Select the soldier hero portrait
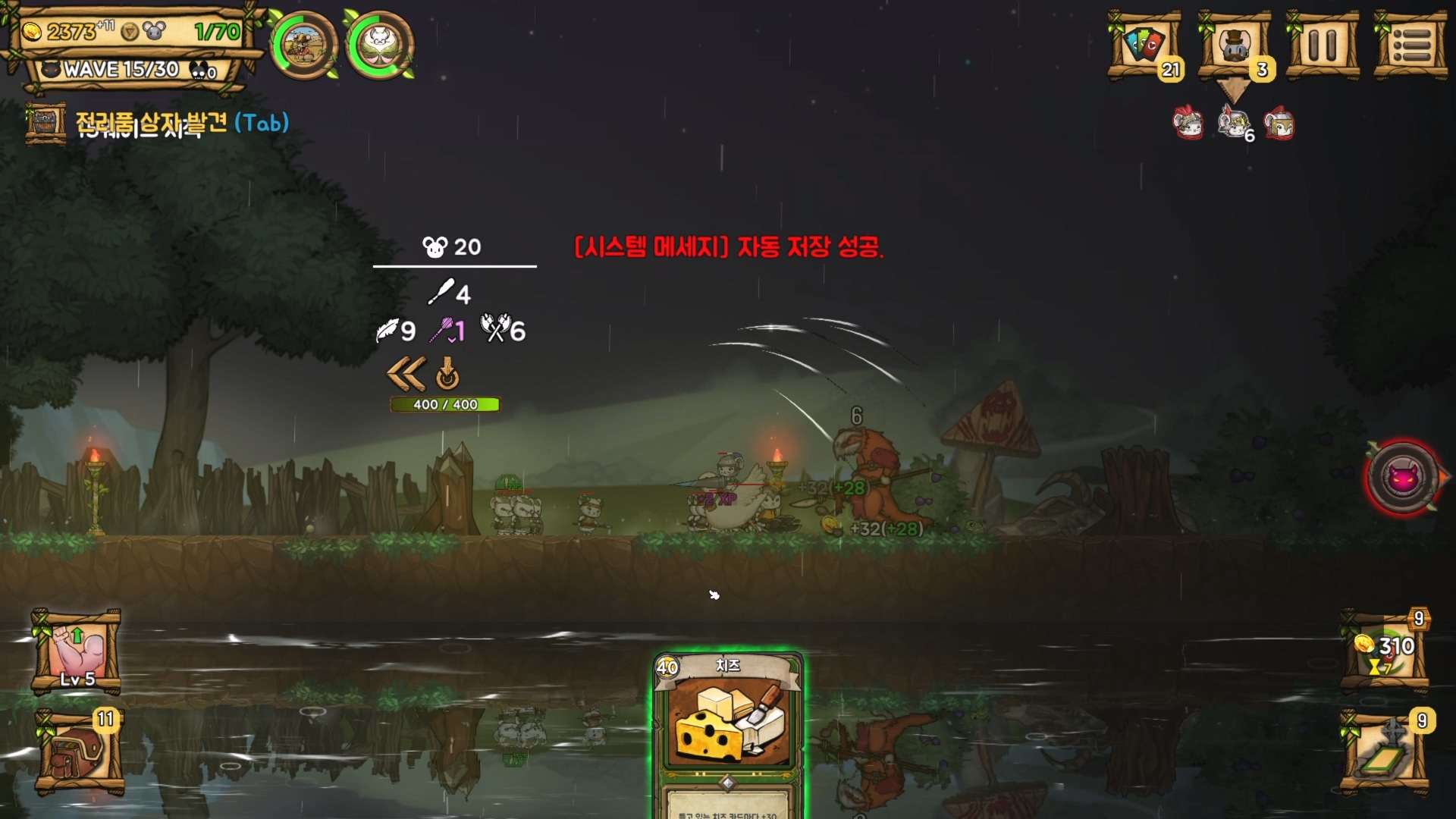This screenshot has height=819, width=1456. pyautogui.click(x=305, y=45)
